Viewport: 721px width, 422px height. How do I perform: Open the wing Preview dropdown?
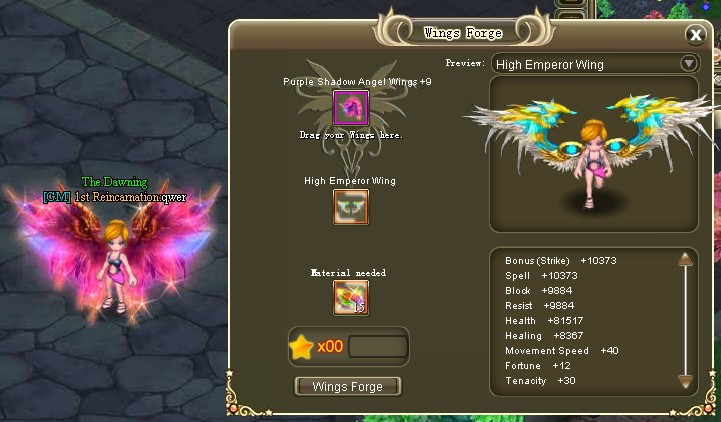[x=688, y=63]
